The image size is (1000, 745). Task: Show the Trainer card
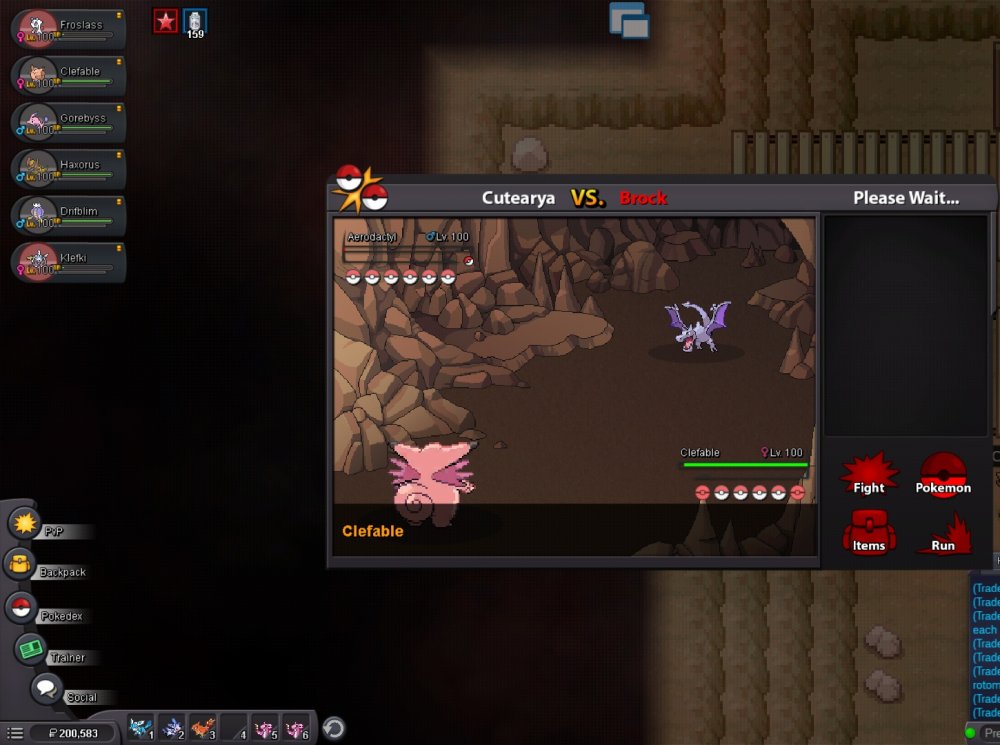click(x=31, y=649)
